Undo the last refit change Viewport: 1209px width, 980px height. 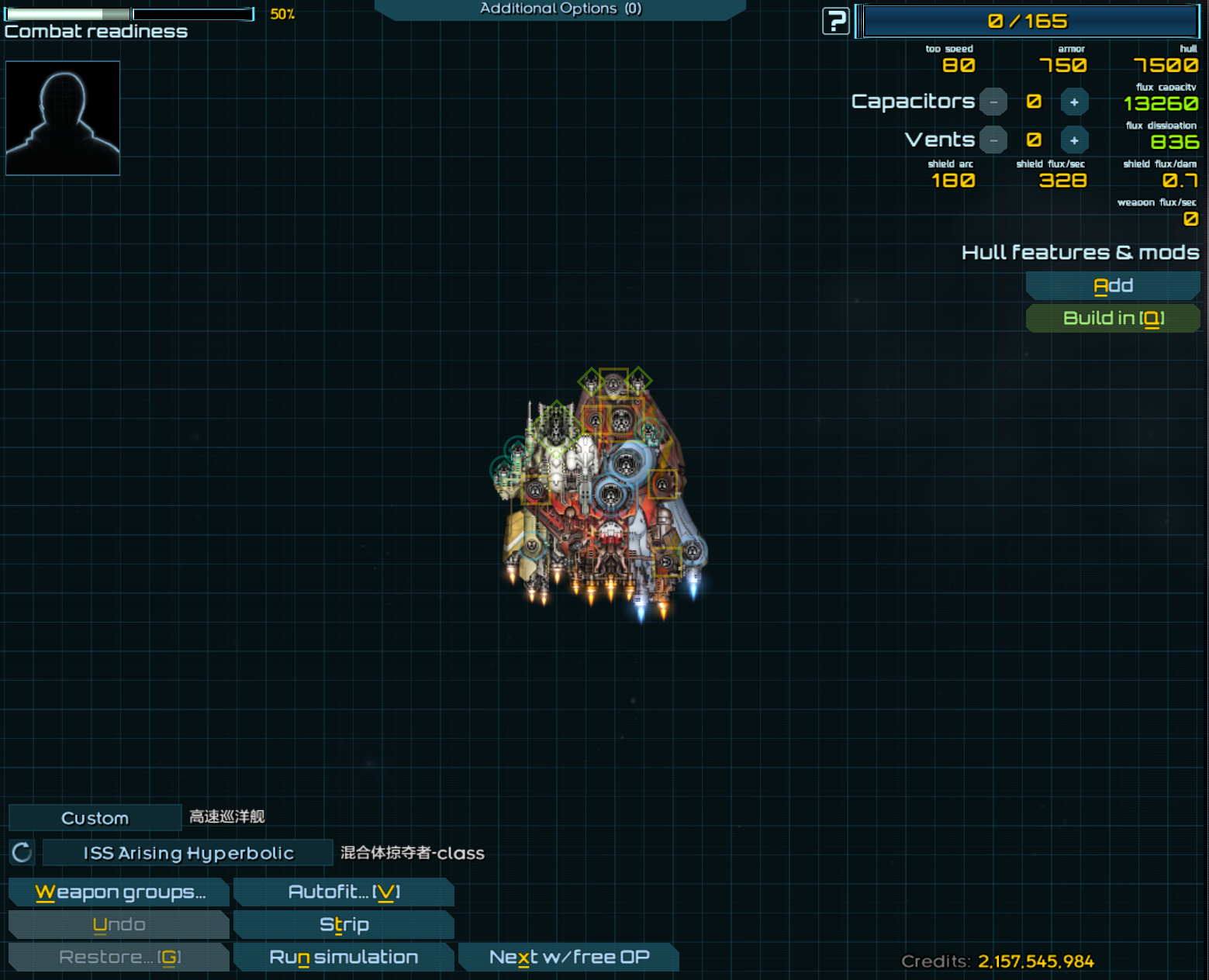(x=119, y=925)
